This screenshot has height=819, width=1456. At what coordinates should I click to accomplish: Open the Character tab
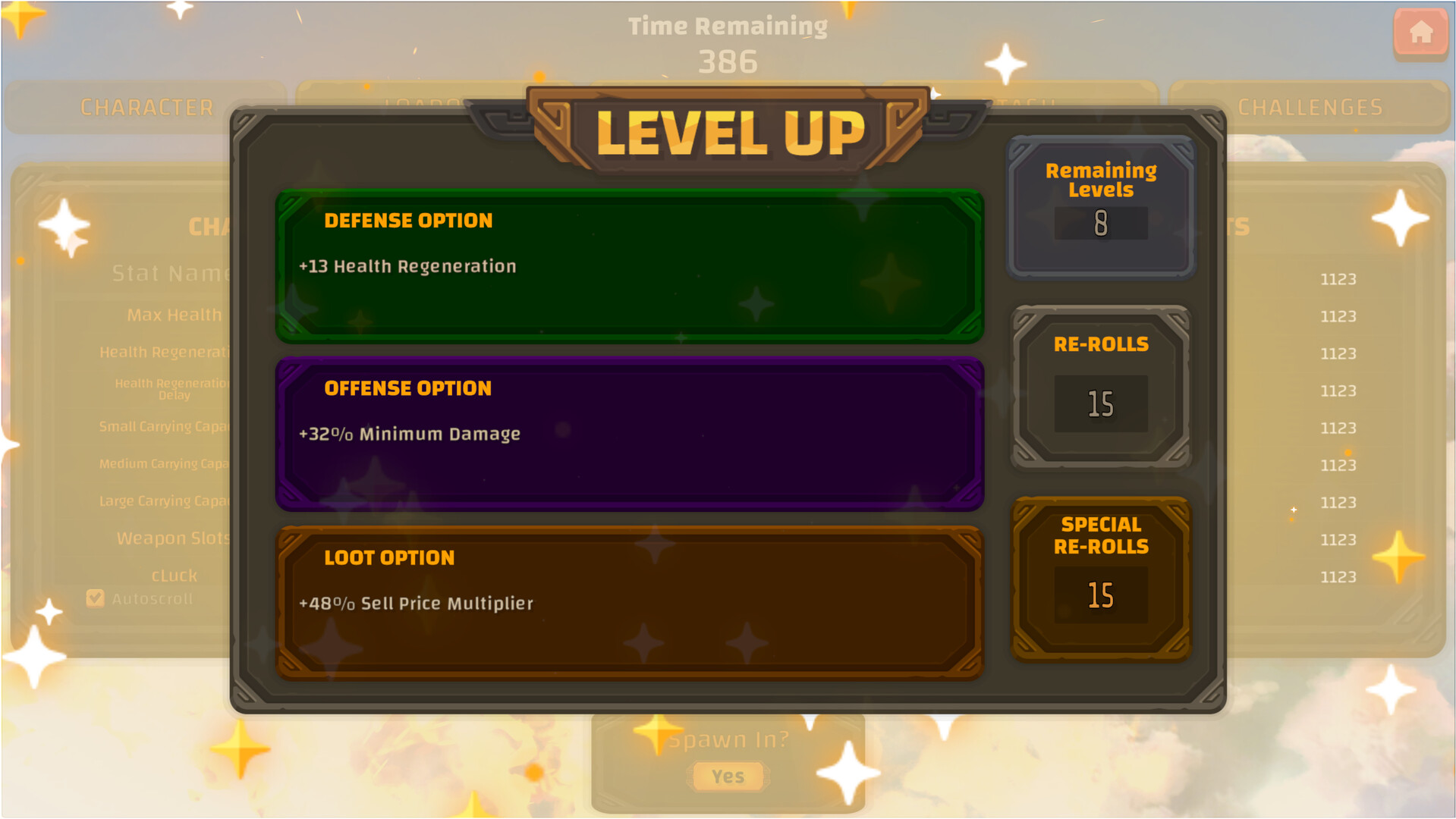click(147, 107)
